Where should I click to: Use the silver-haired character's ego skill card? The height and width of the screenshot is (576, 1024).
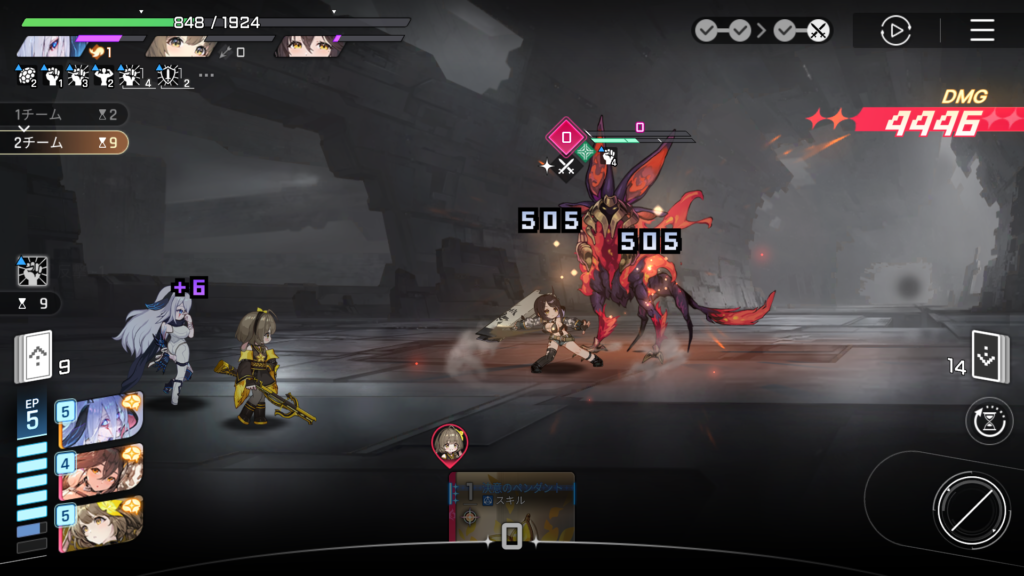100,420
